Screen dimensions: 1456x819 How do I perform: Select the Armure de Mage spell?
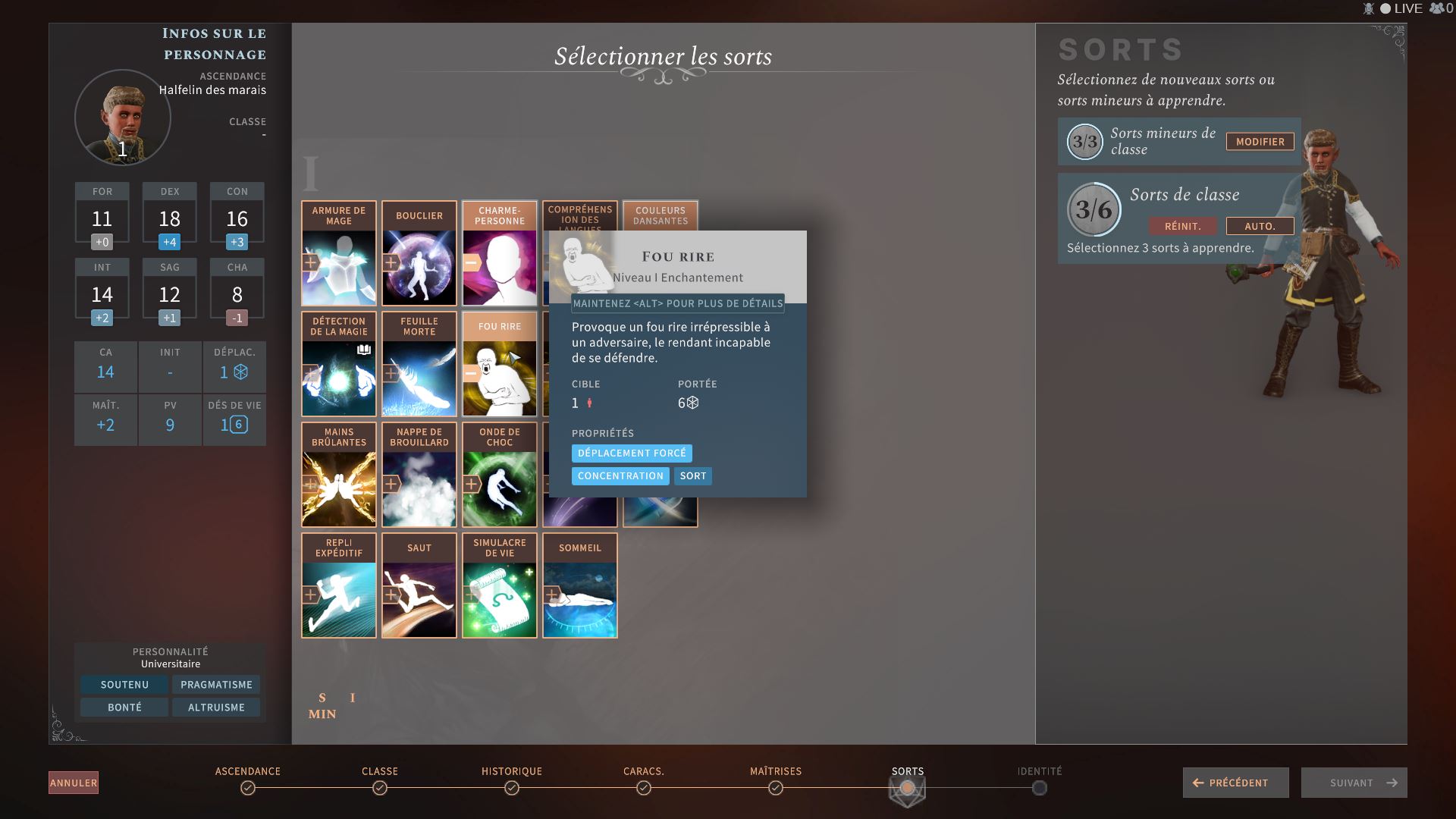click(339, 254)
